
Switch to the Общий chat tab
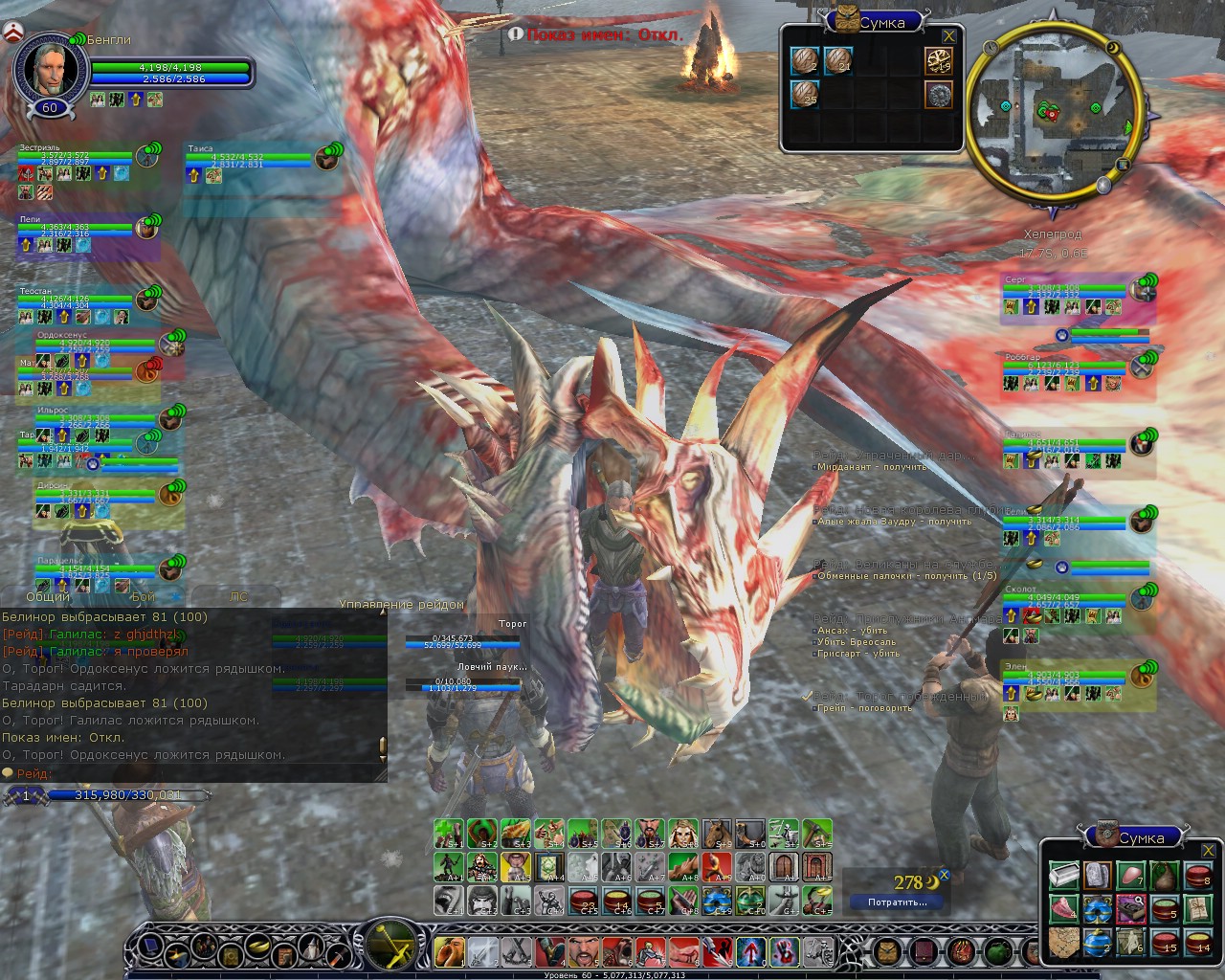click(48, 596)
